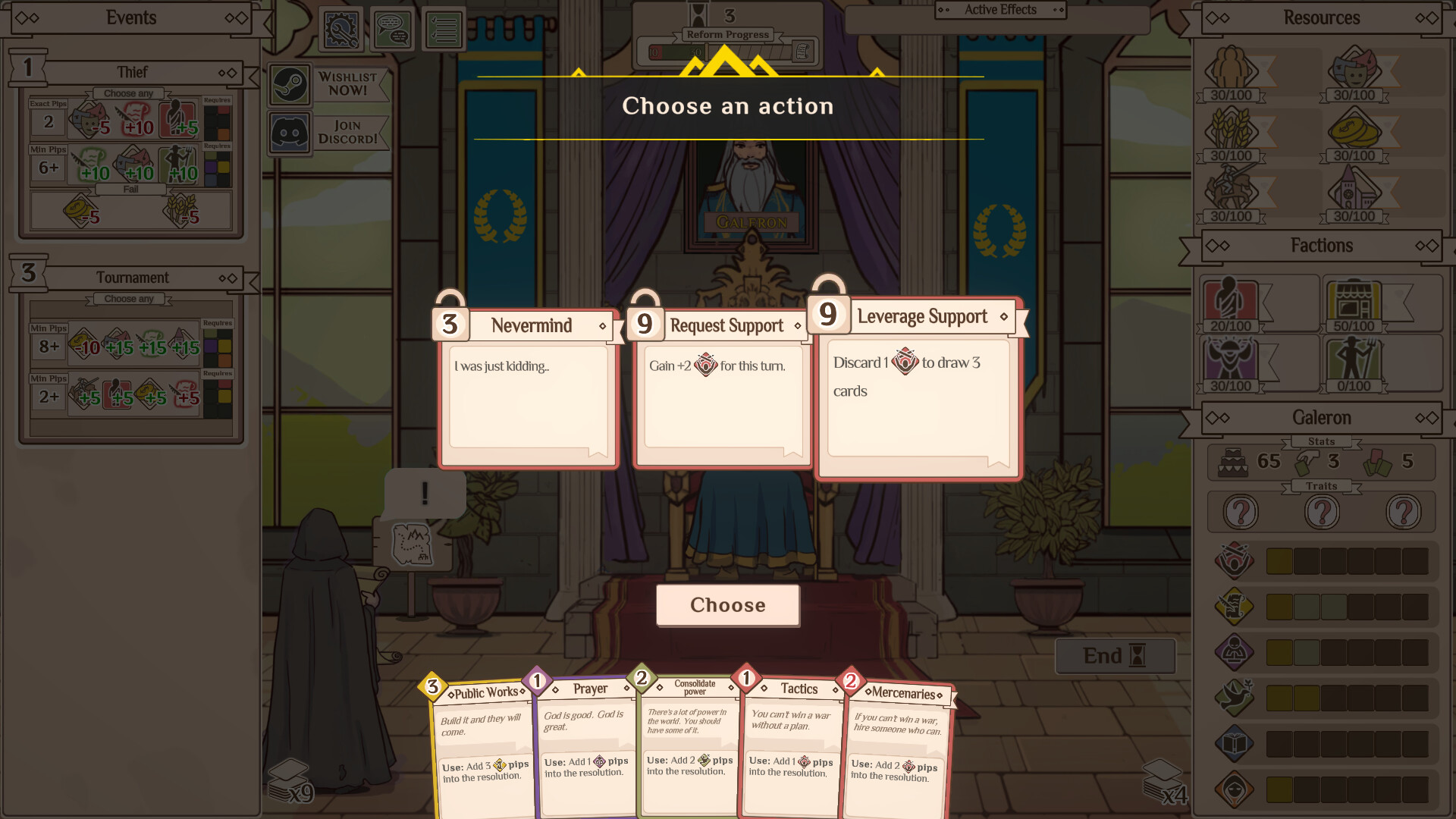Expand the Factions panel header
This screenshot has width=1456, height=819.
click(x=1321, y=246)
